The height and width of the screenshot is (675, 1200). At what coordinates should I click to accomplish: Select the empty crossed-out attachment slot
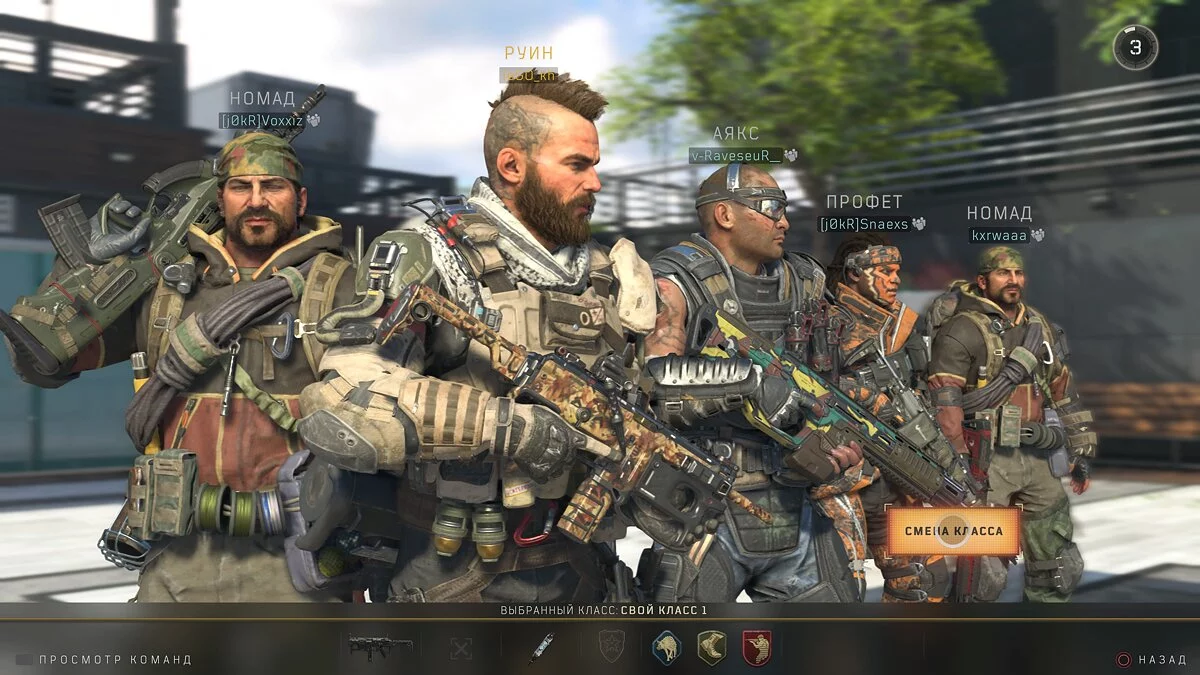(460, 647)
